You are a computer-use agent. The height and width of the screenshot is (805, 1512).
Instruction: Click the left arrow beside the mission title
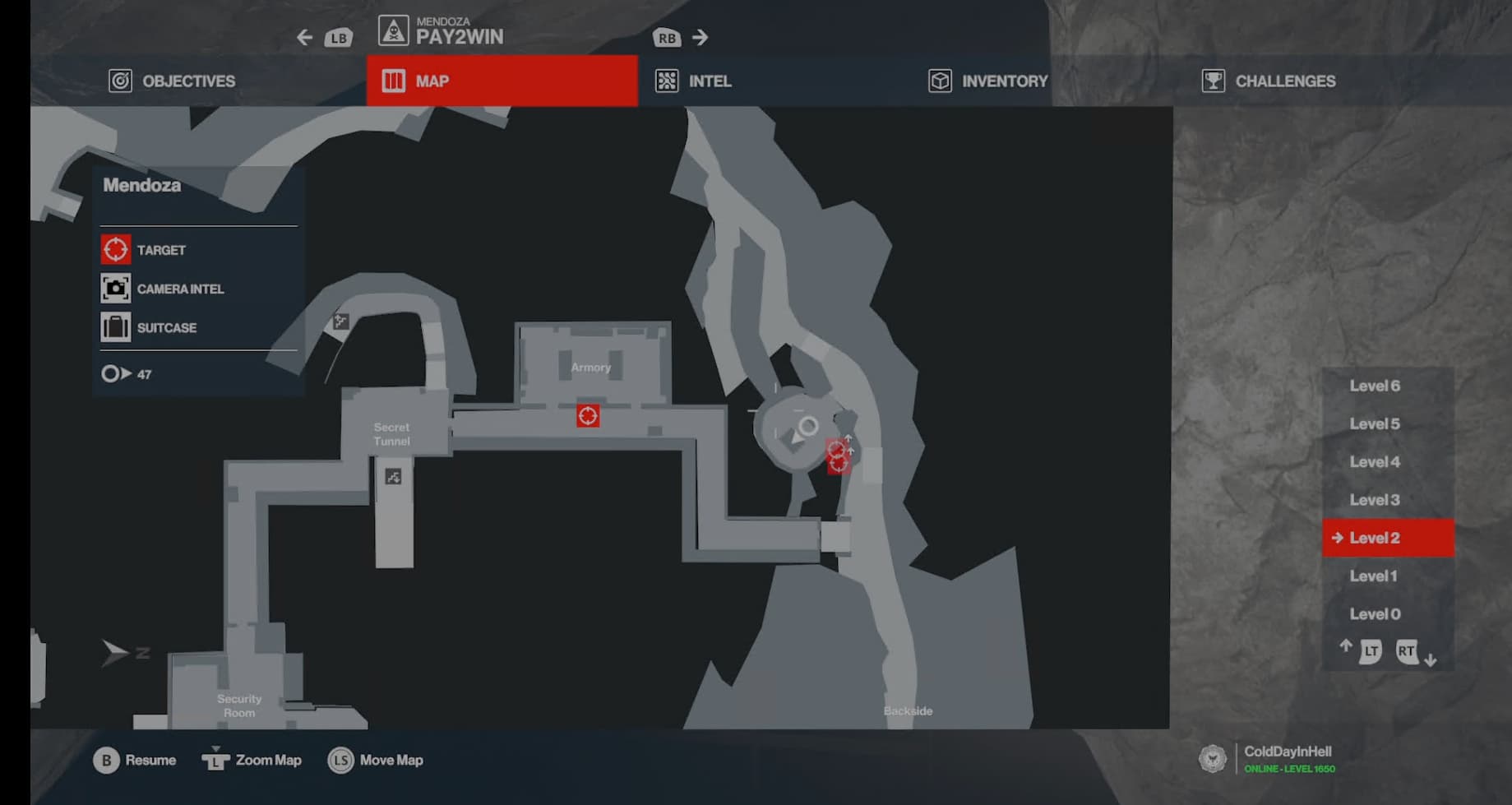(x=305, y=38)
